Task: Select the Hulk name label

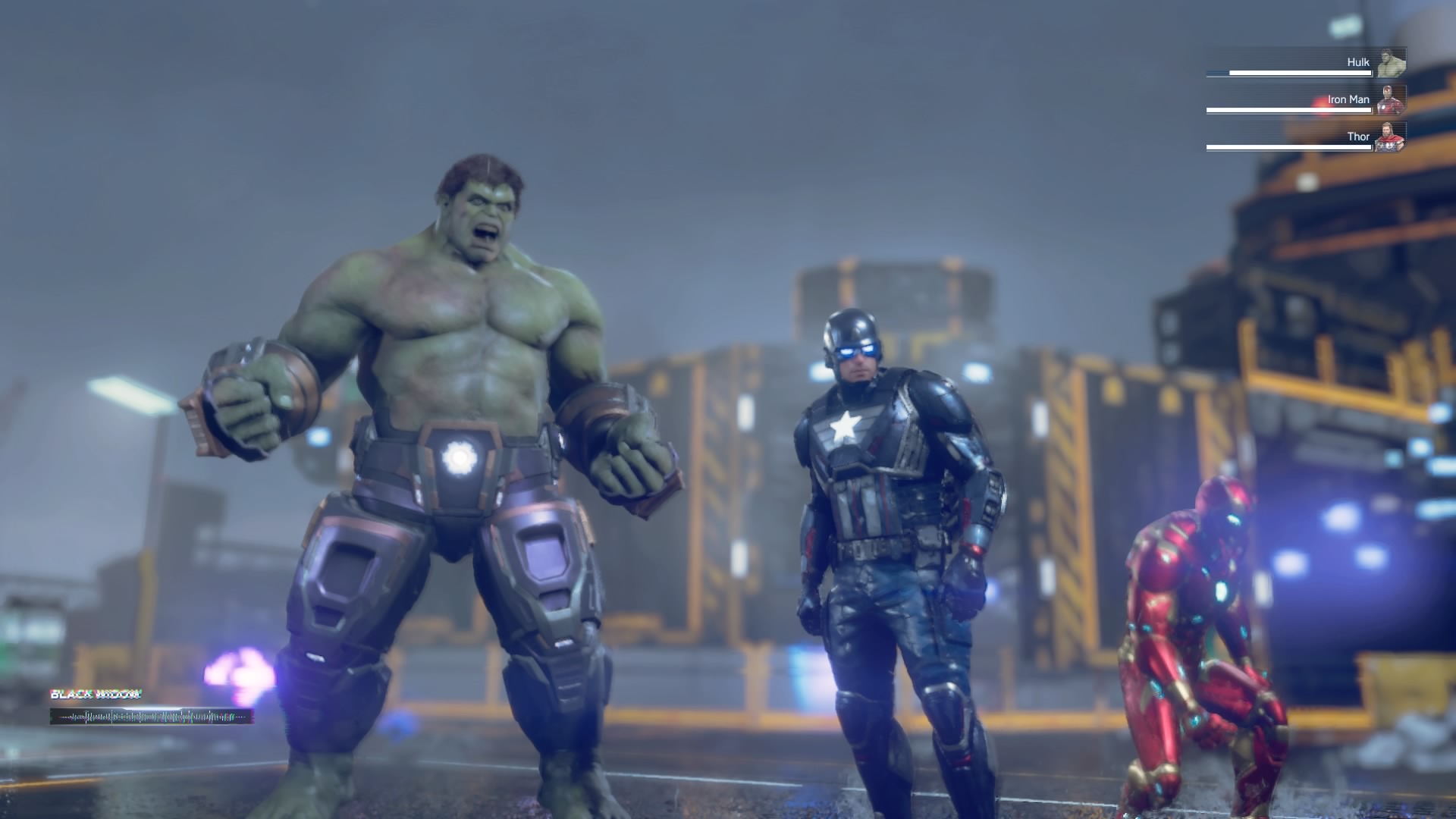Action: click(x=1359, y=61)
